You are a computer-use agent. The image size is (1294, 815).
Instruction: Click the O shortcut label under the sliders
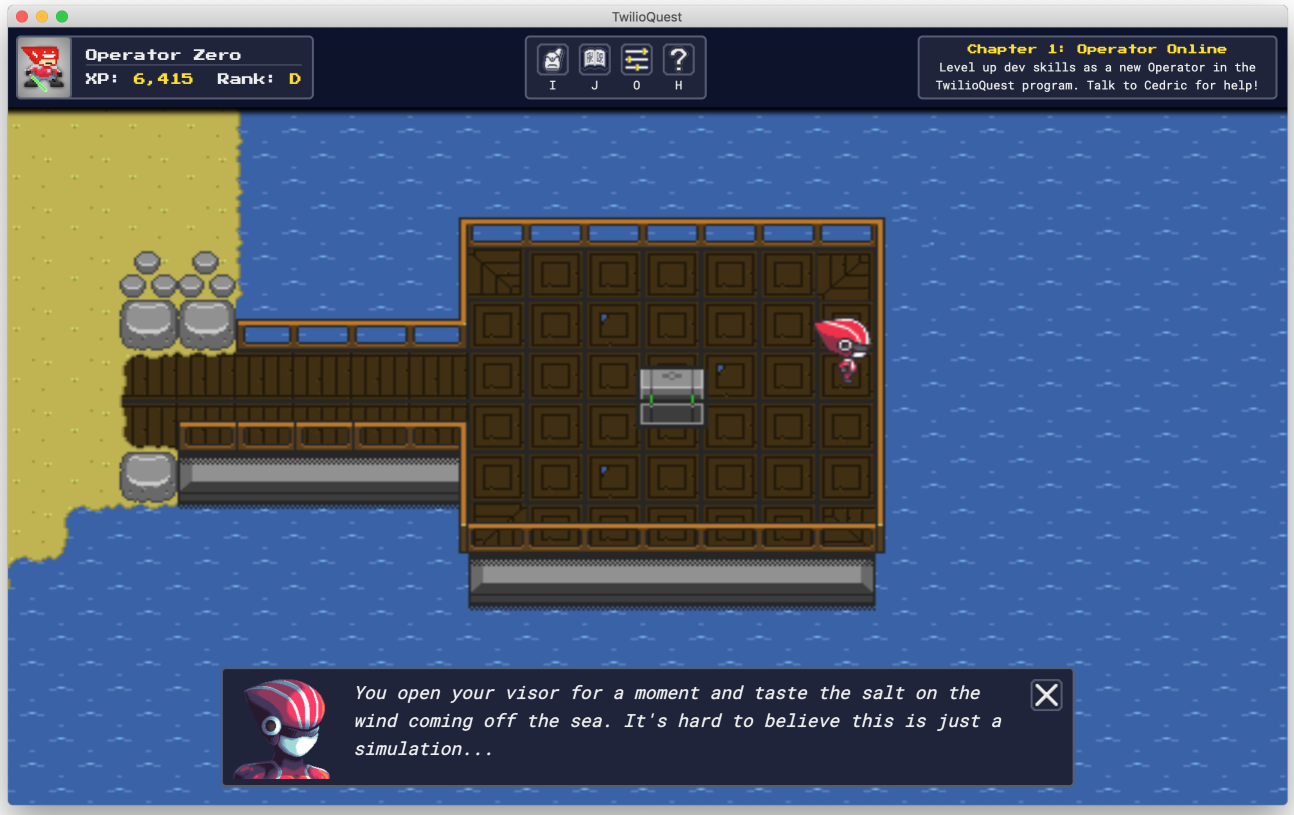tap(636, 86)
